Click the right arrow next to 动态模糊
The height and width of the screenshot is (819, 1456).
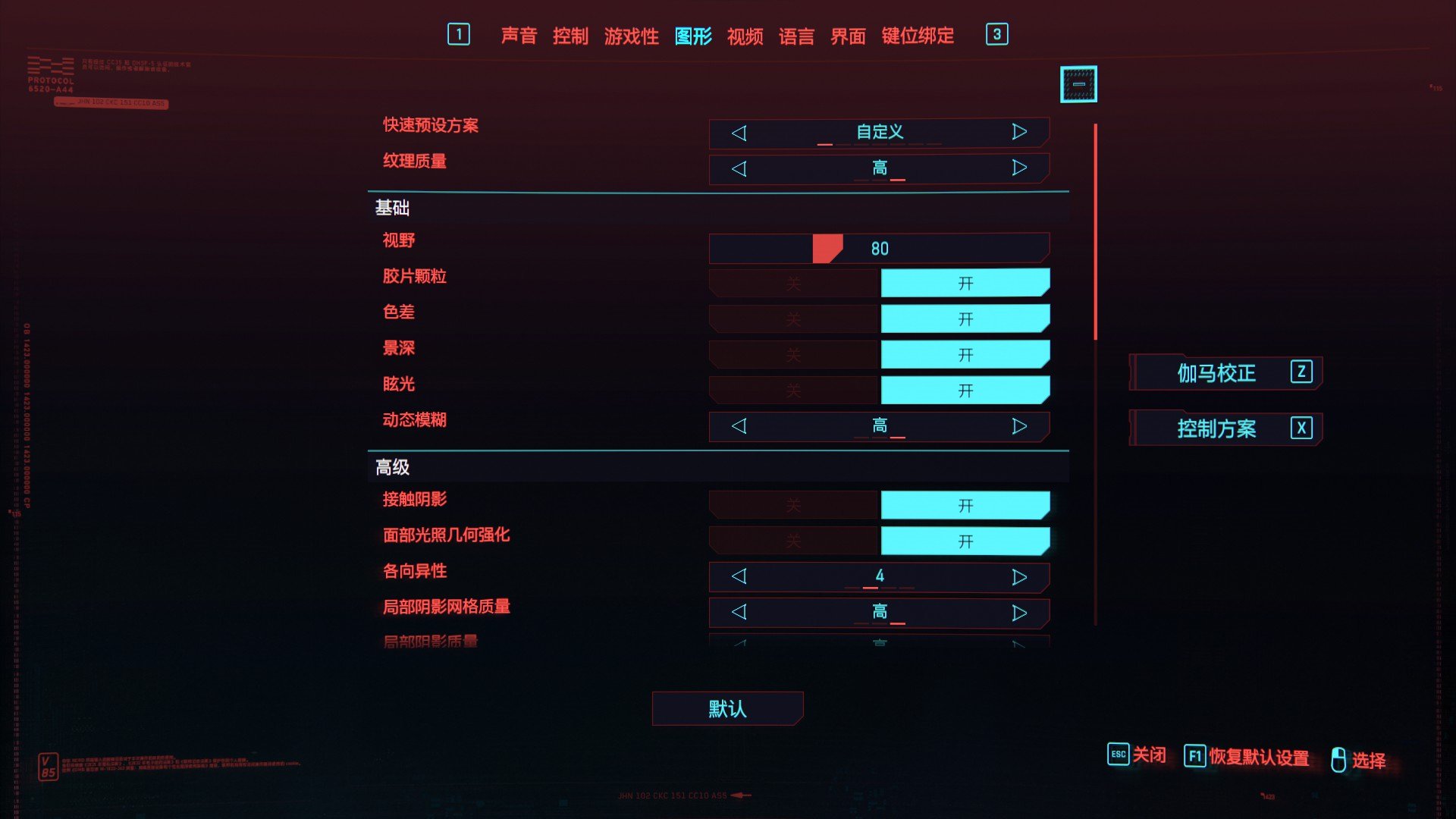1020,426
